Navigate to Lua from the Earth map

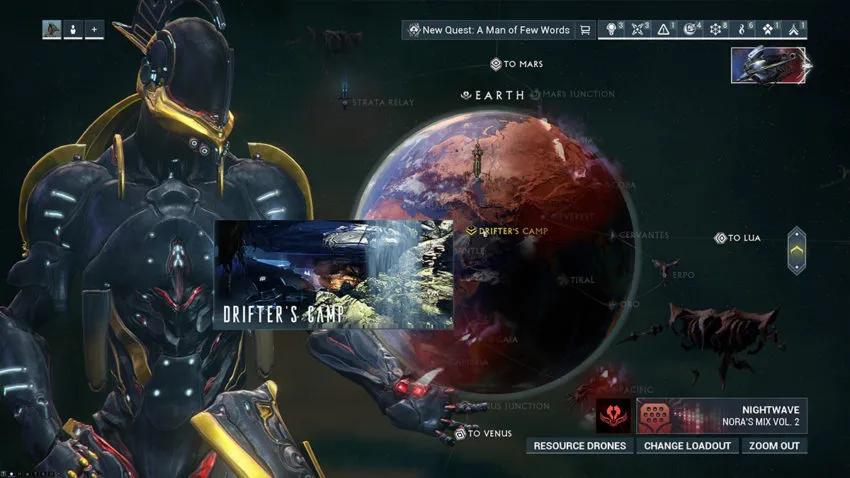coord(738,238)
